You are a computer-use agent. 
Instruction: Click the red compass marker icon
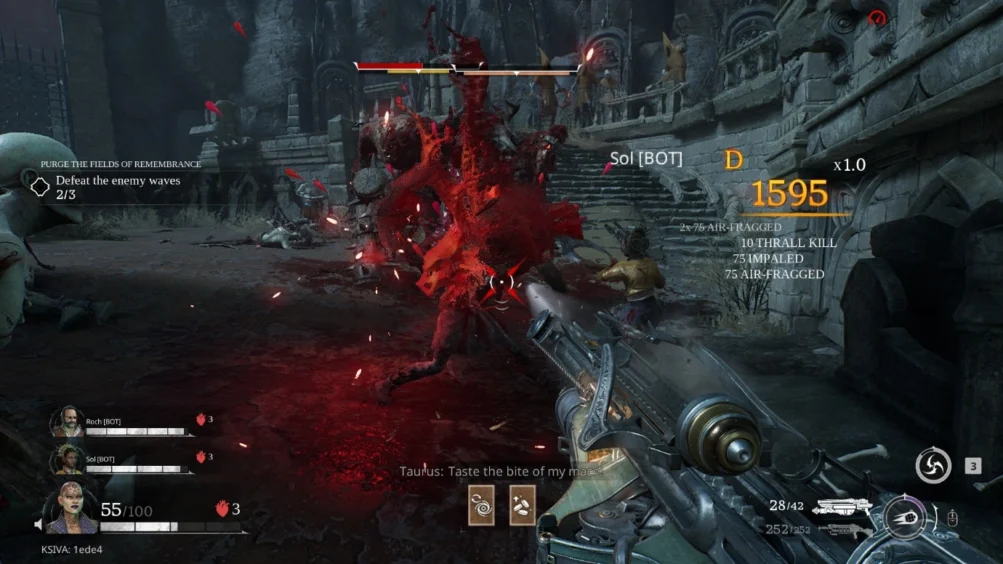pyautogui.click(x=877, y=17)
